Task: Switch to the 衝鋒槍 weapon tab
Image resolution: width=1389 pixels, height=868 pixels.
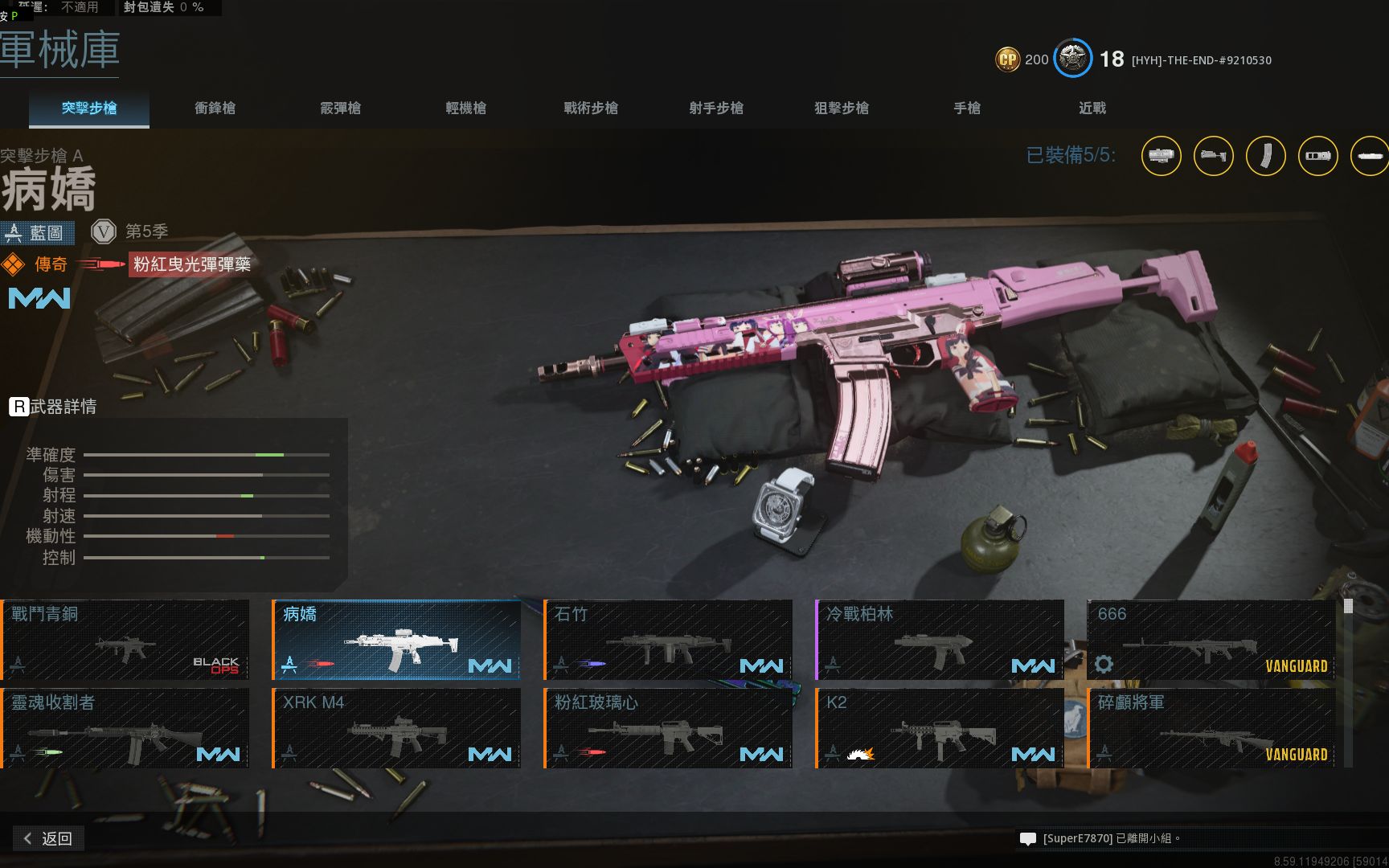Action: click(x=215, y=108)
